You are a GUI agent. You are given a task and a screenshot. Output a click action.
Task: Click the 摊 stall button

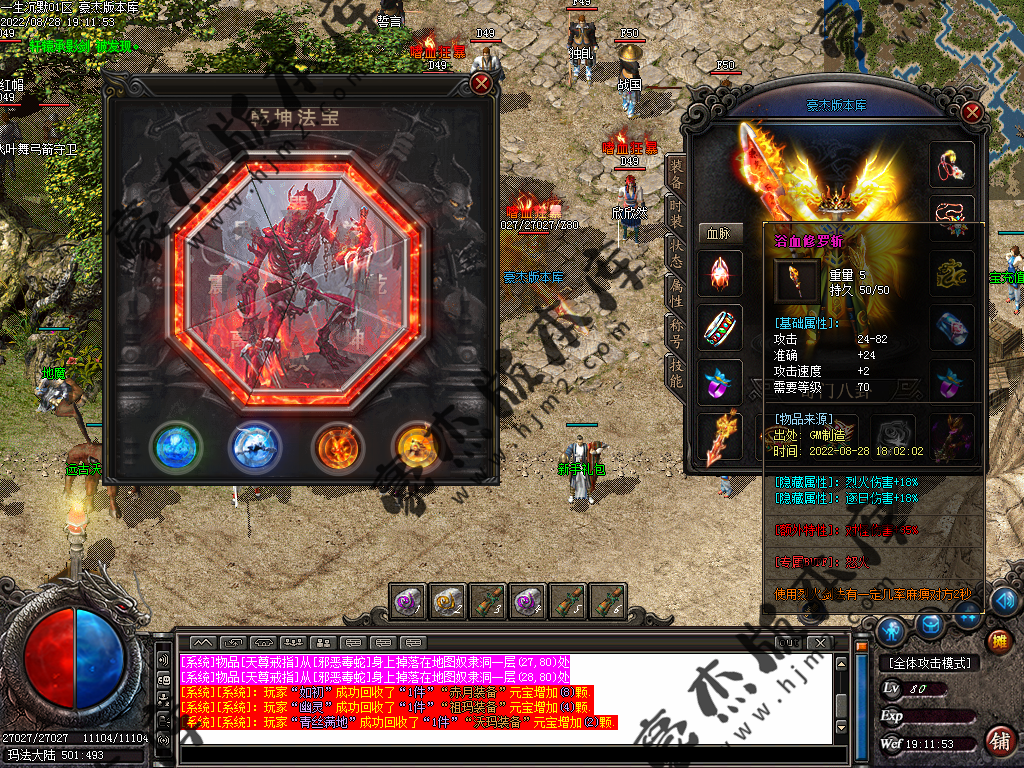(997, 641)
